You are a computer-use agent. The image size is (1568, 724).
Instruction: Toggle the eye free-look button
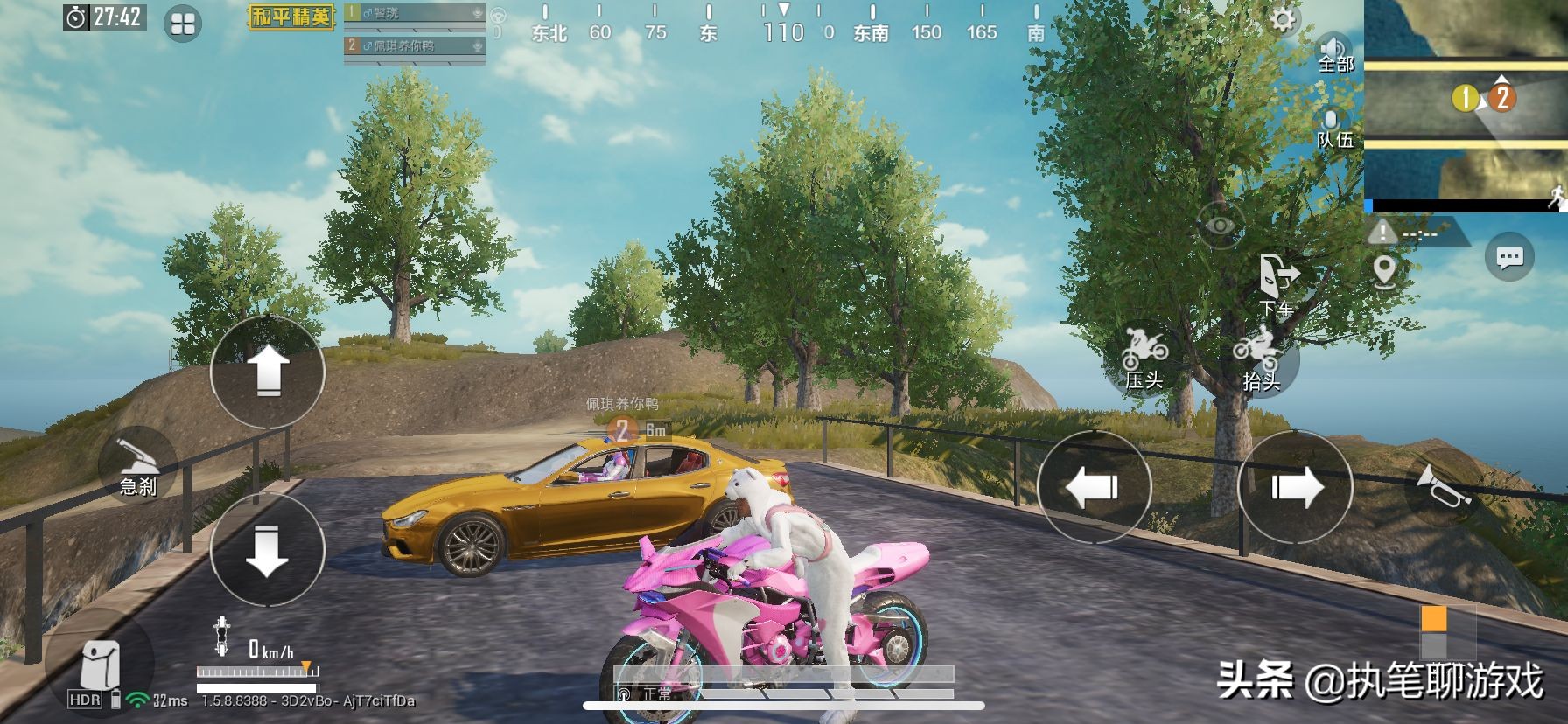coord(1221,226)
